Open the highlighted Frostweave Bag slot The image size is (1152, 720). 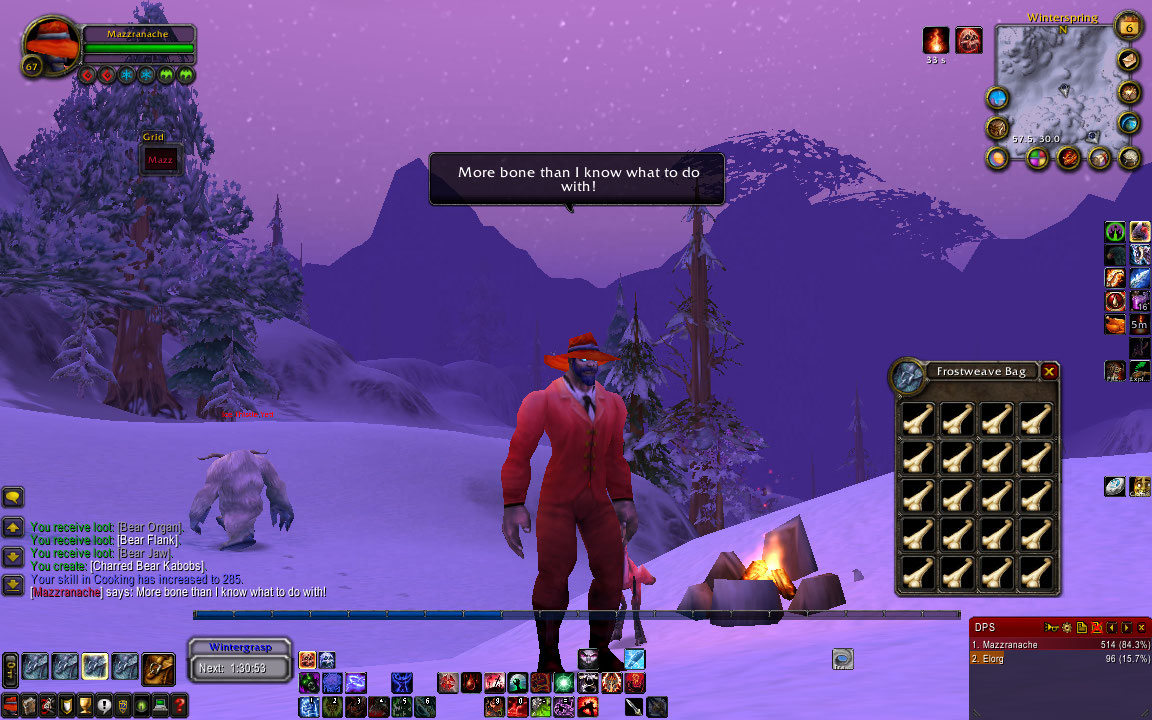coord(95,667)
